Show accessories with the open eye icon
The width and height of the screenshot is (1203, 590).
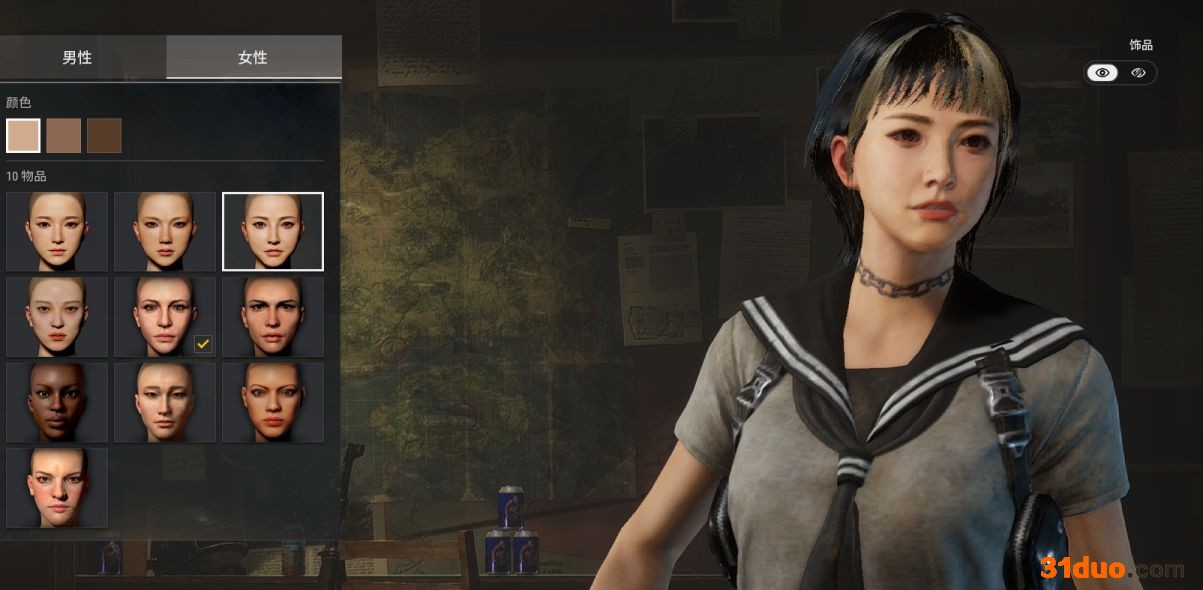[1103, 73]
